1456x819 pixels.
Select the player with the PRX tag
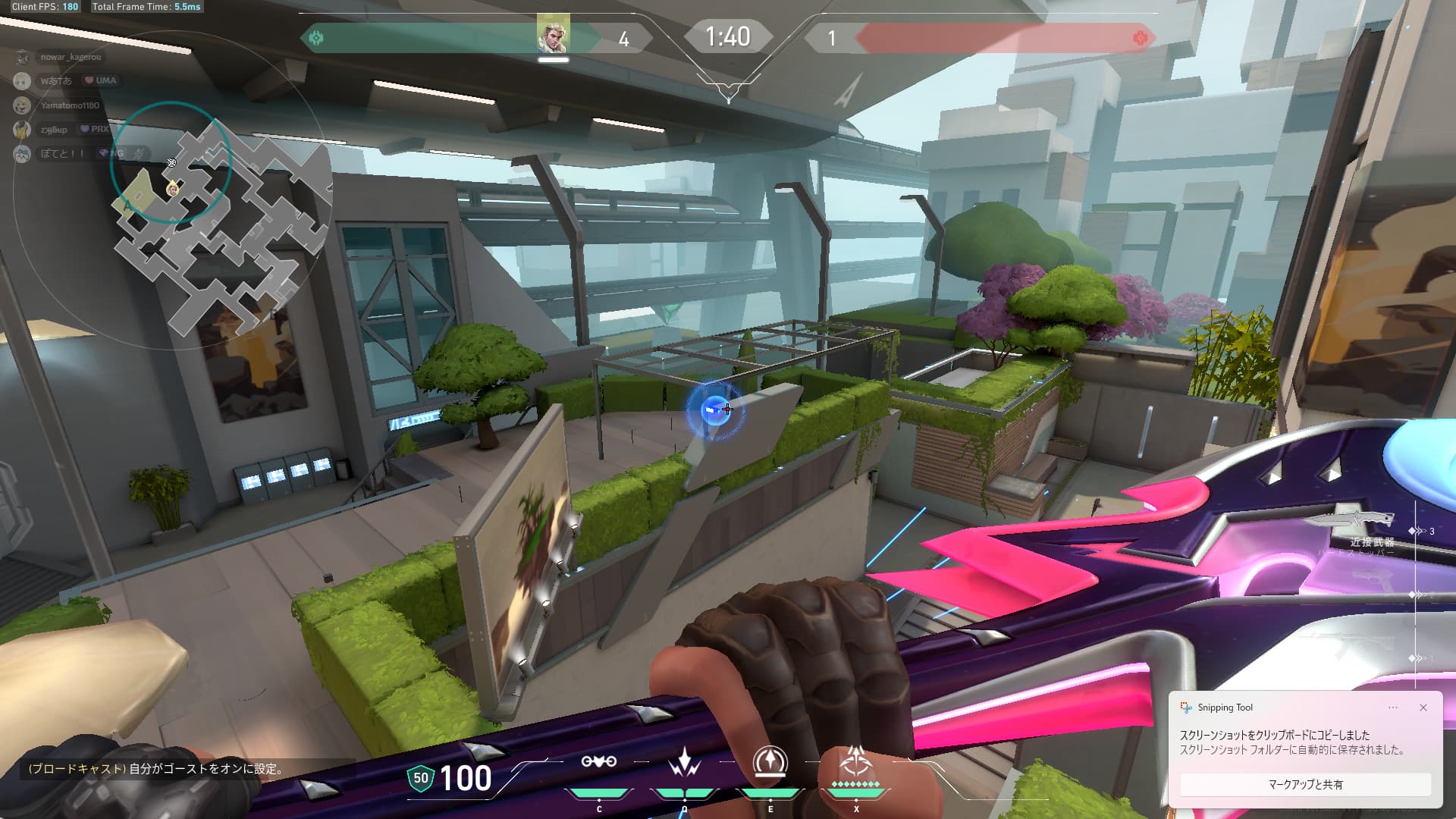tap(53, 130)
